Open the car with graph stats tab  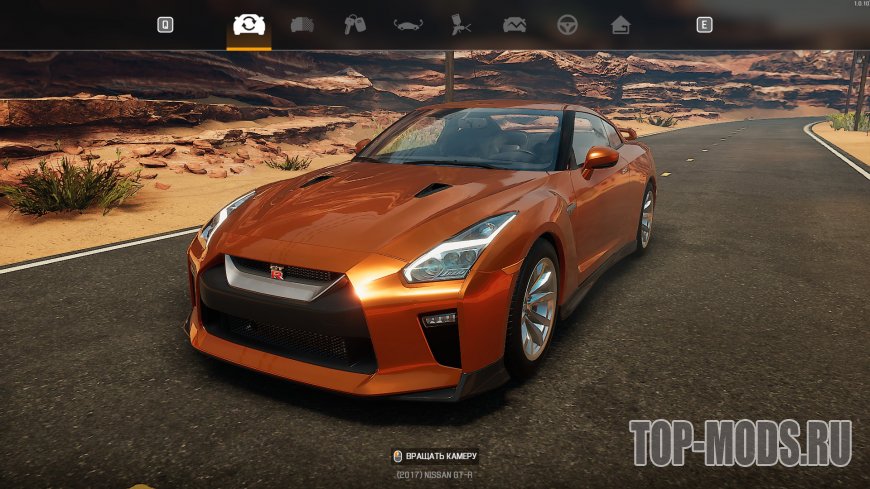coord(514,25)
